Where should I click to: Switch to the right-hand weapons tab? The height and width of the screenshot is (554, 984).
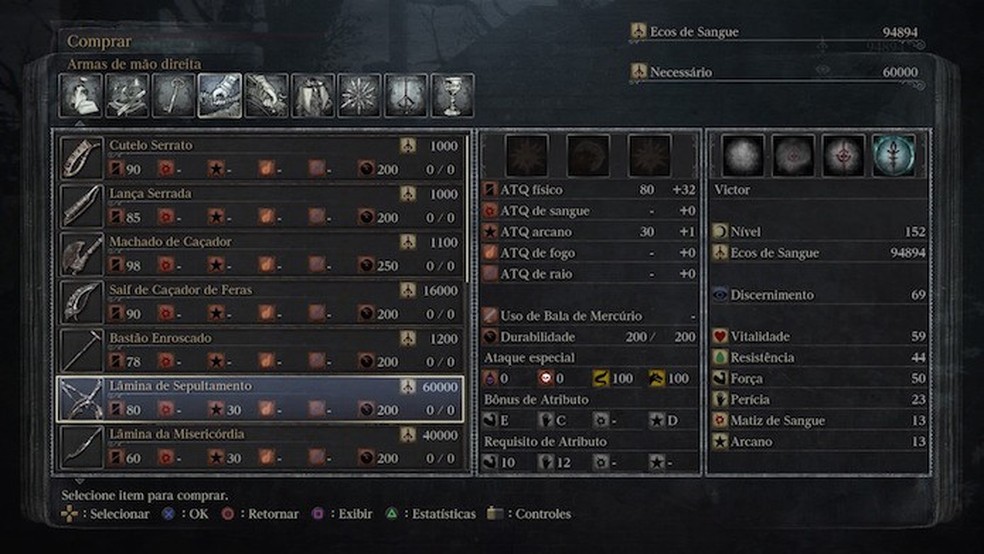(220, 96)
